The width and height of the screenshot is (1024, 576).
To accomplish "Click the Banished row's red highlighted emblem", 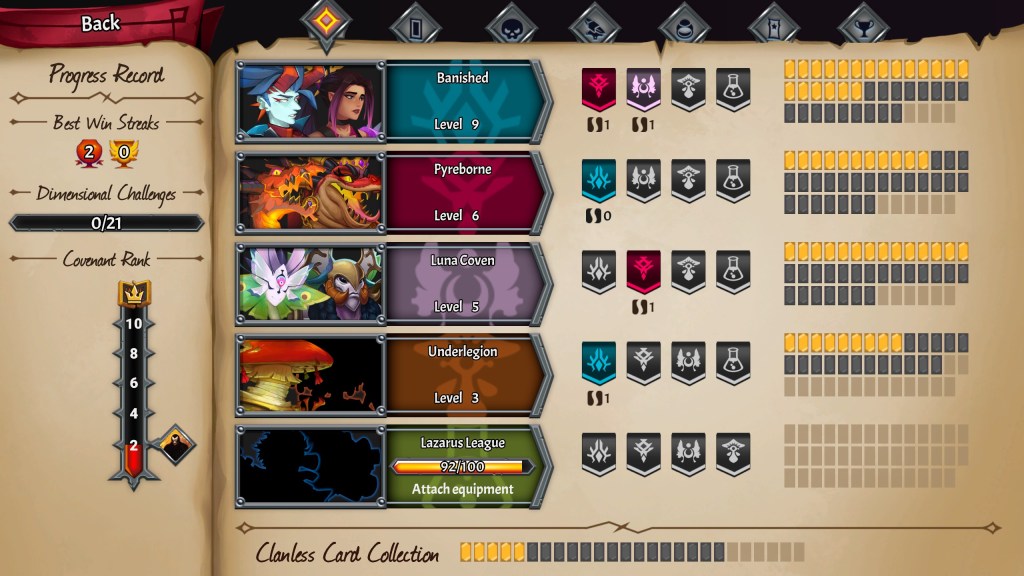I will coord(599,88).
